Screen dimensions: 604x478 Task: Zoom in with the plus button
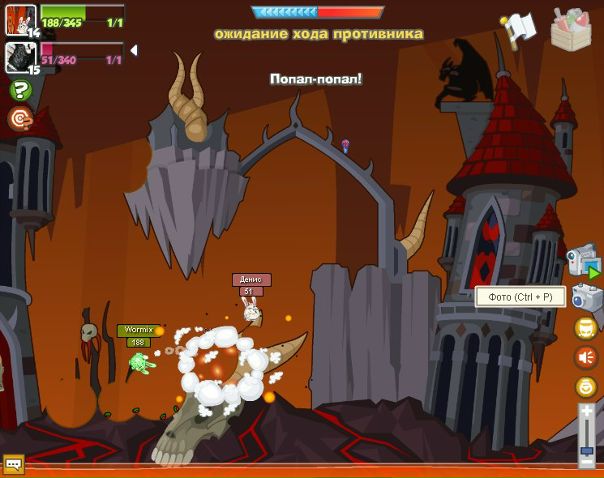(x=587, y=412)
